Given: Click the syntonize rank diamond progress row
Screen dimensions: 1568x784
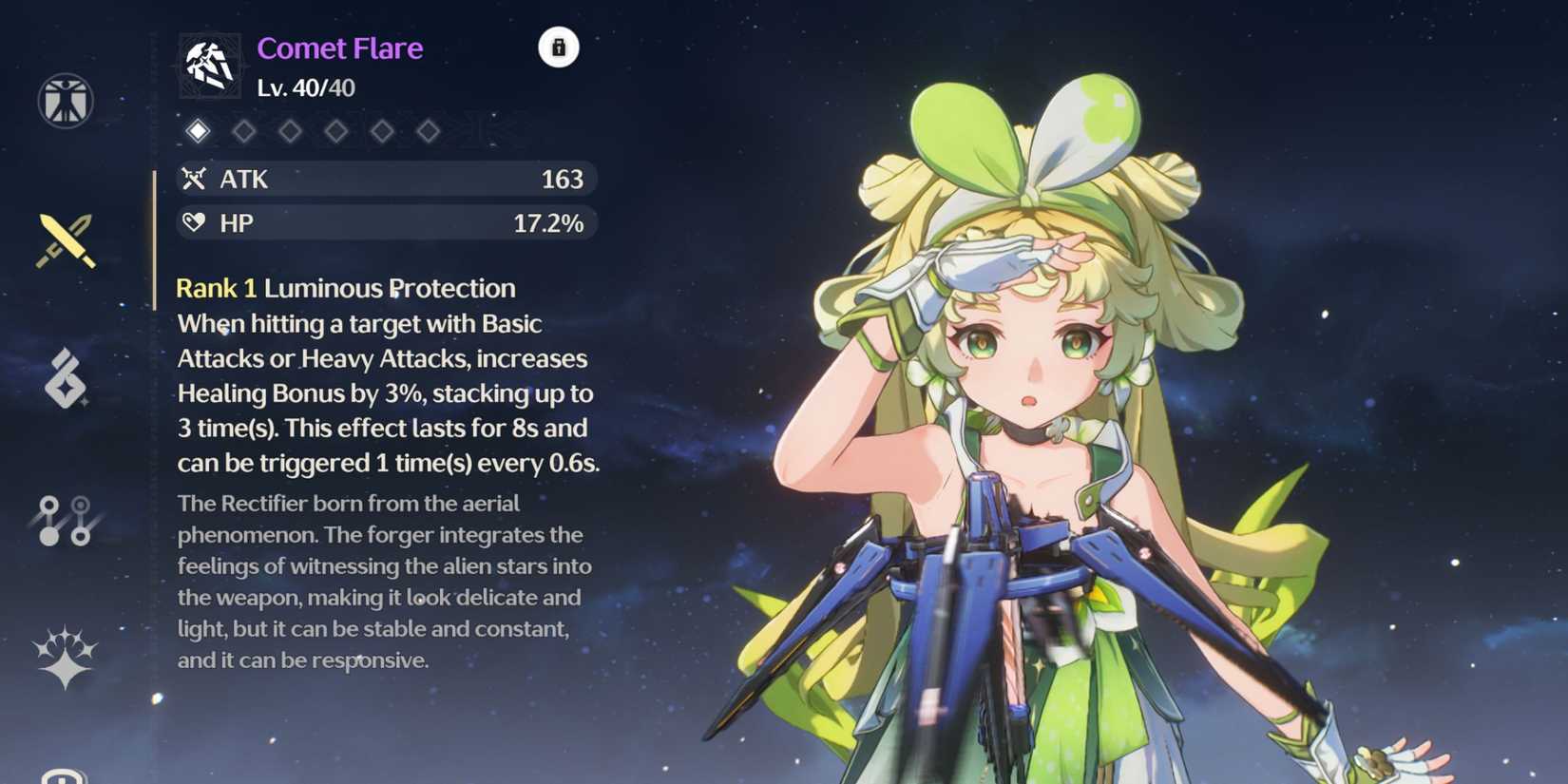Looking at the screenshot, I should pyautogui.click(x=314, y=131).
